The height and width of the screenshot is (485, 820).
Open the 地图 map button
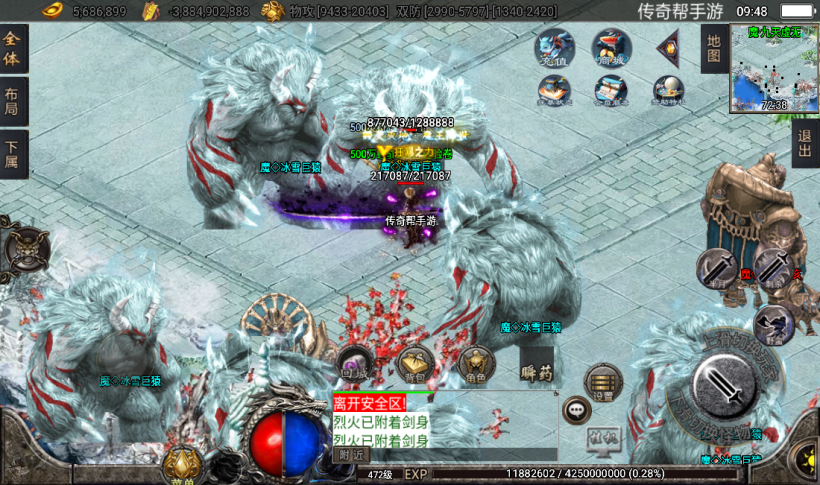[712, 48]
